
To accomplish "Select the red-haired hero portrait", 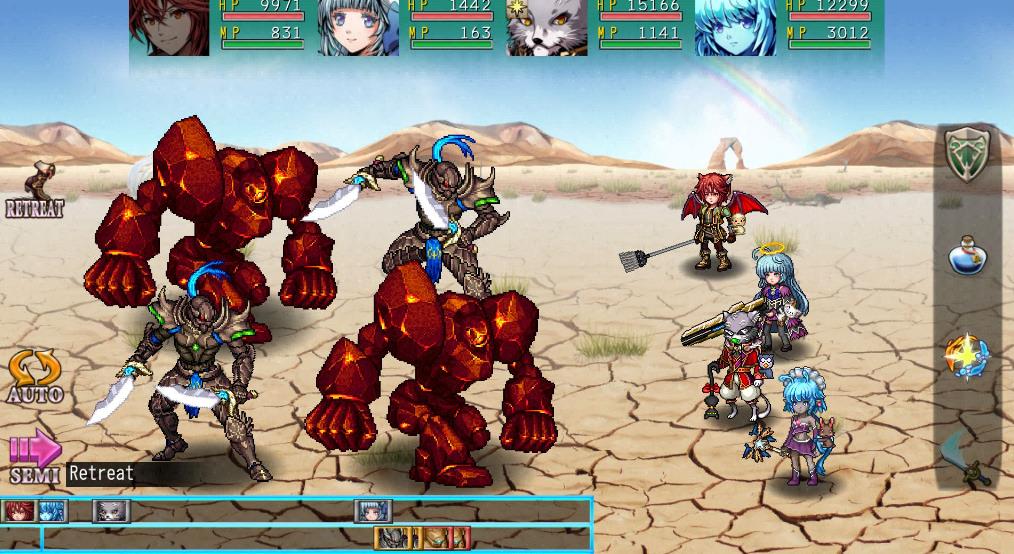I will (x=169, y=27).
